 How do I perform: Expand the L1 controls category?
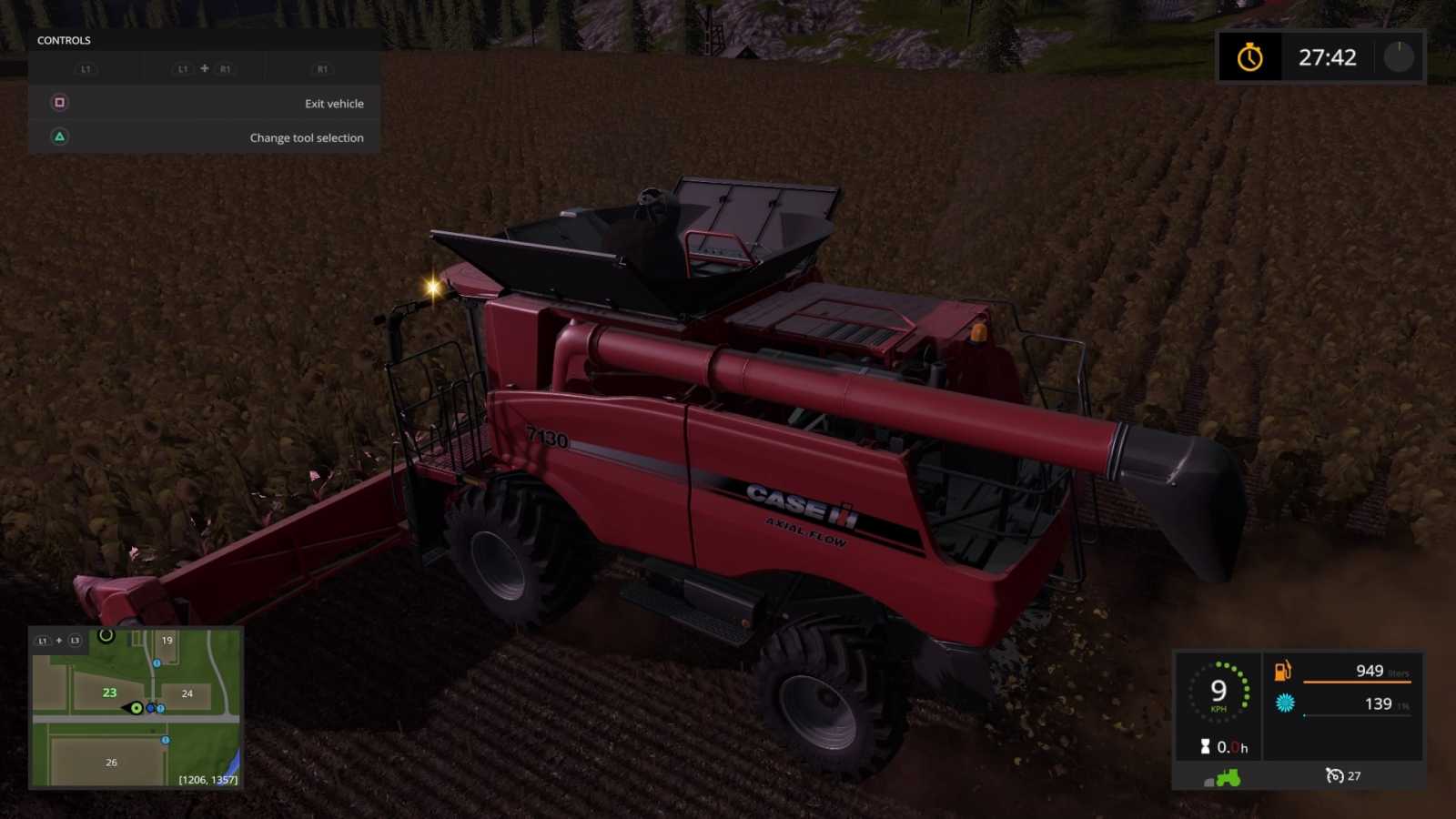click(87, 68)
